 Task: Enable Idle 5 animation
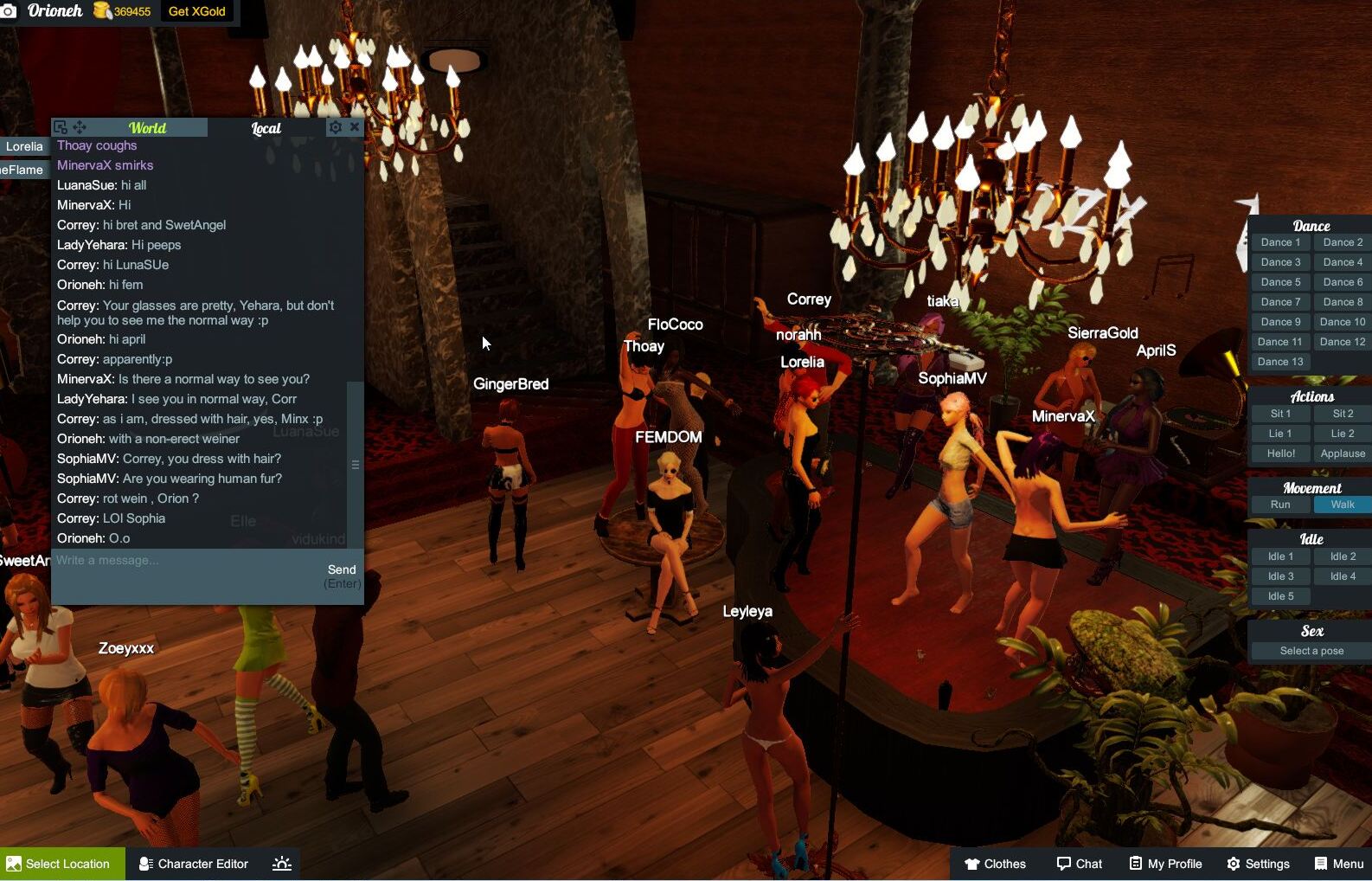[x=1280, y=595]
